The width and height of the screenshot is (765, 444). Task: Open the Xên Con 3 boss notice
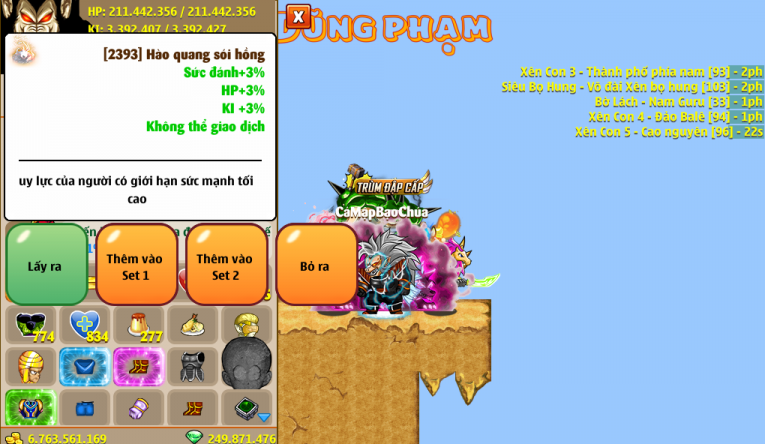tap(640, 72)
